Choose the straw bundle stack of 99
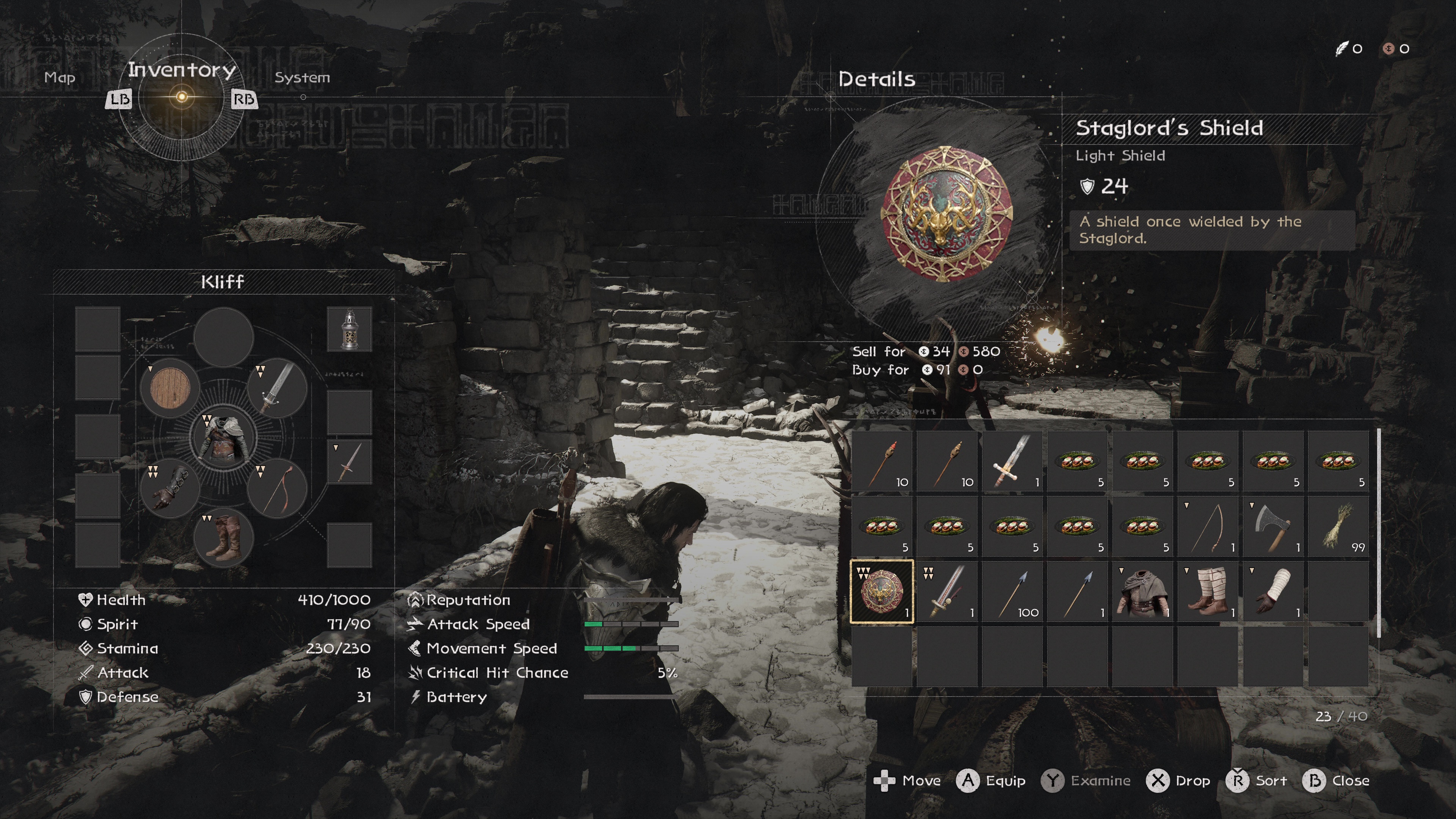This screenshot has height=819, width=1456. tap(1338, 526)
